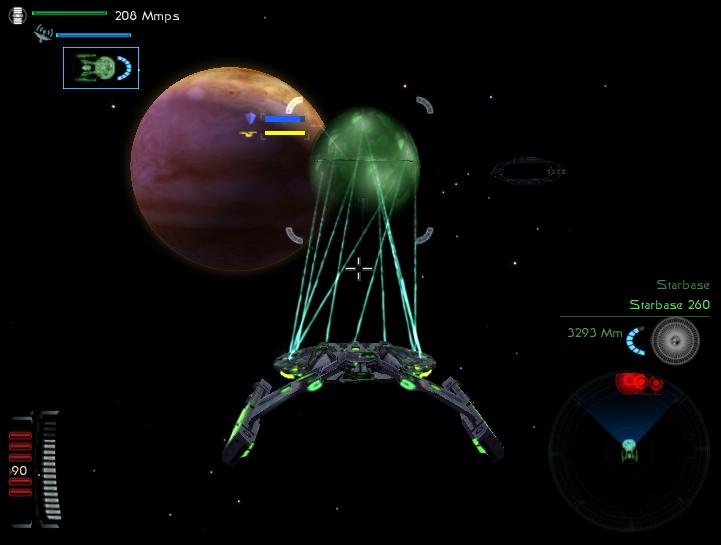Click the player ship marker on radar
This screenshot has width=721, height=545.
(x=630, y=450)
